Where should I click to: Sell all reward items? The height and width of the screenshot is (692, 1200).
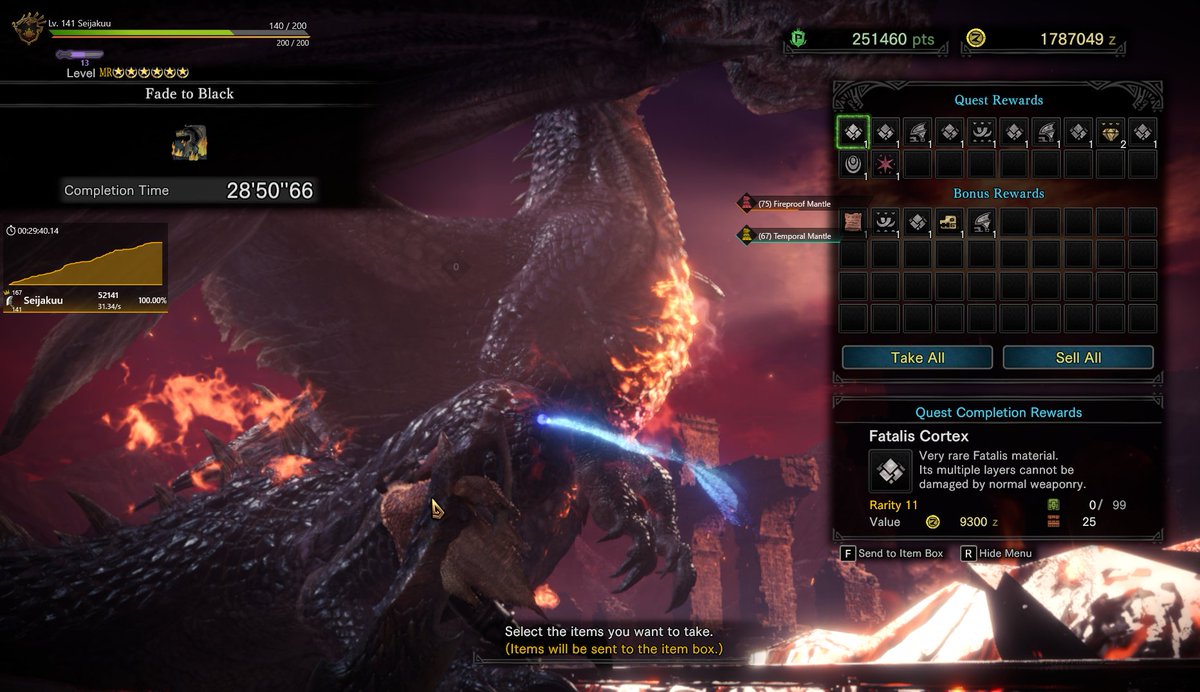(x=1078, y=357)
